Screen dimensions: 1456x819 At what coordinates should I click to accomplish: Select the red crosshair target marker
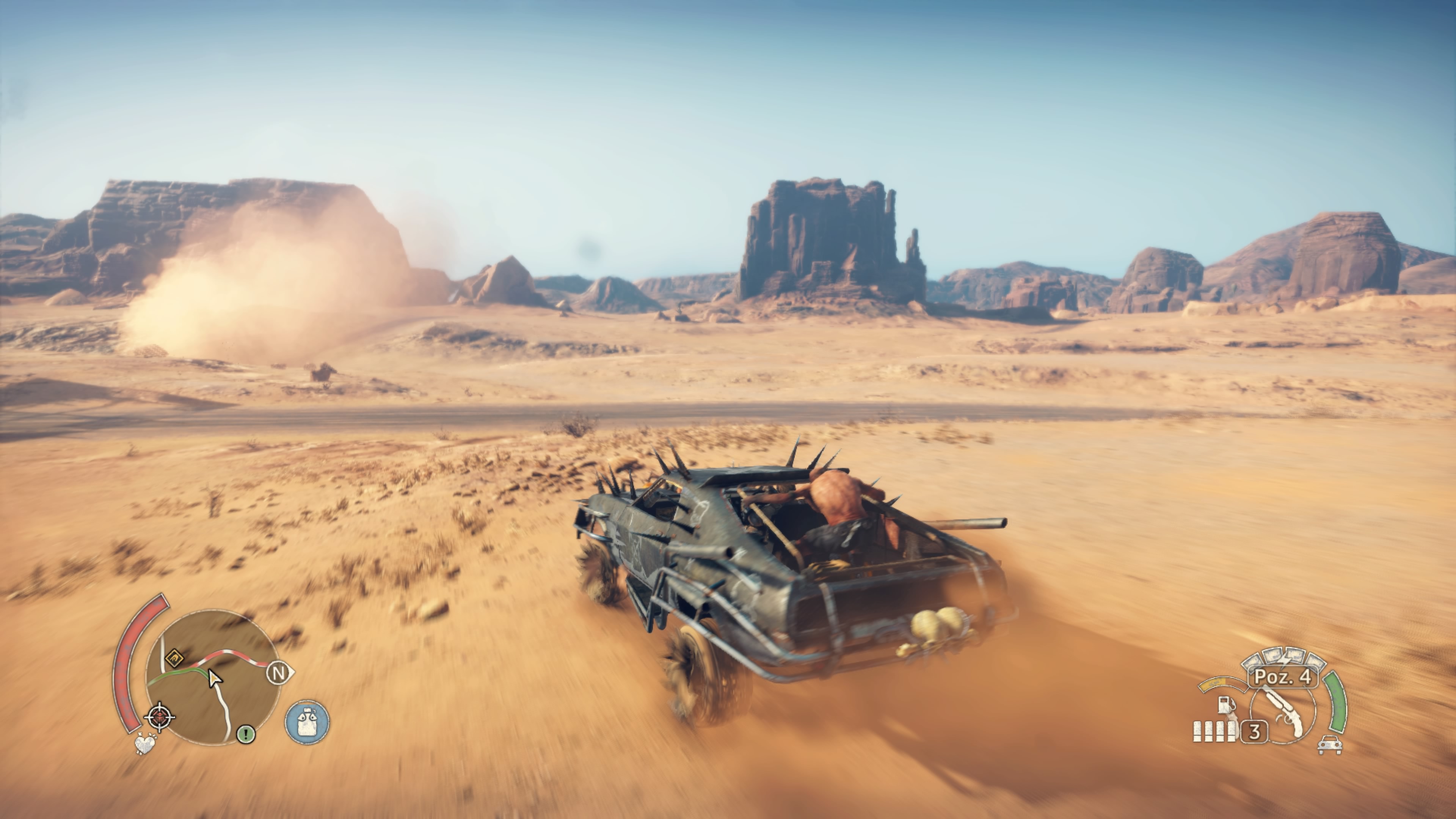(160, 717)
